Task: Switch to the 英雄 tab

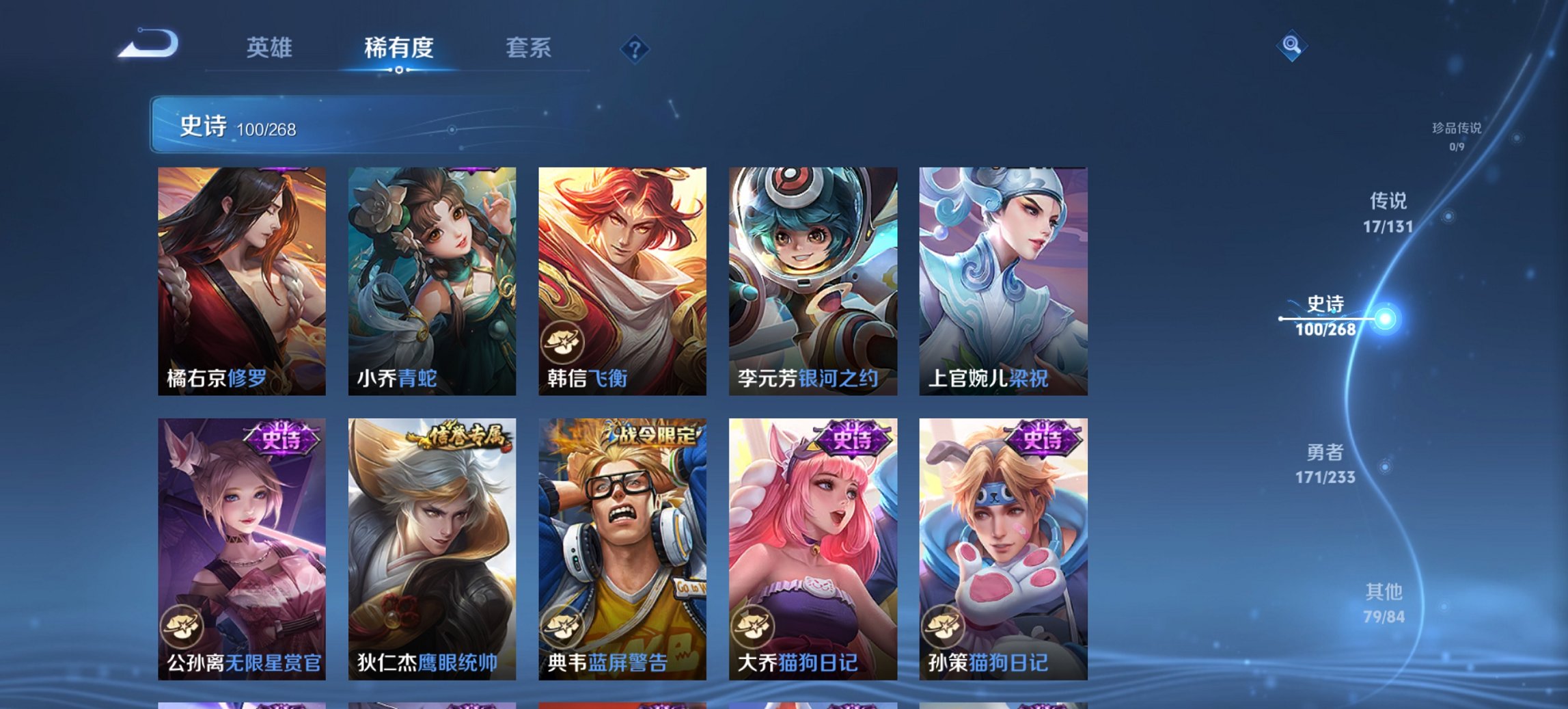Action: pyautogui.click(x=271, y=48)
